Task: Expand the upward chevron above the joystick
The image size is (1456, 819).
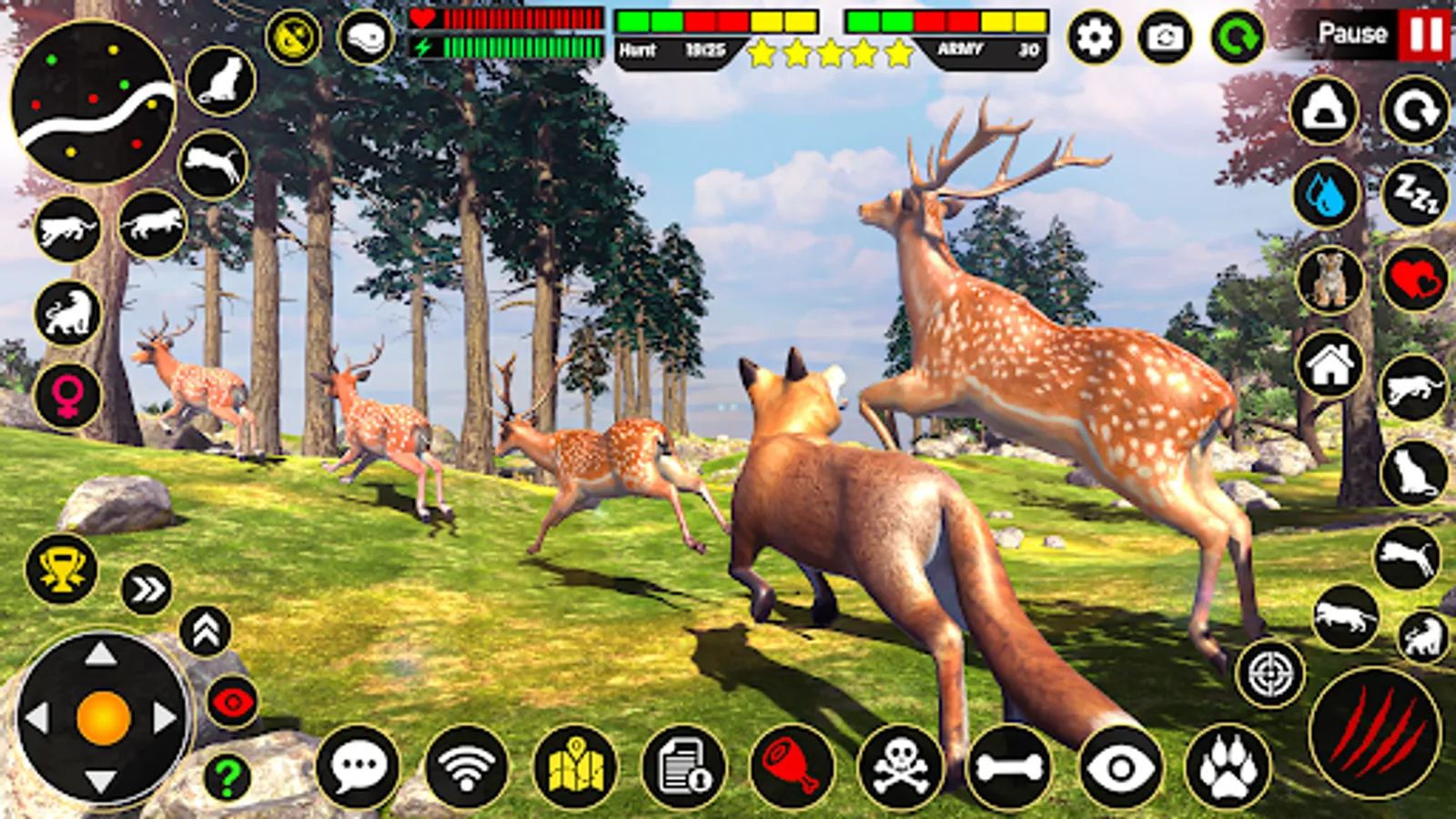Action: [205, 632]
